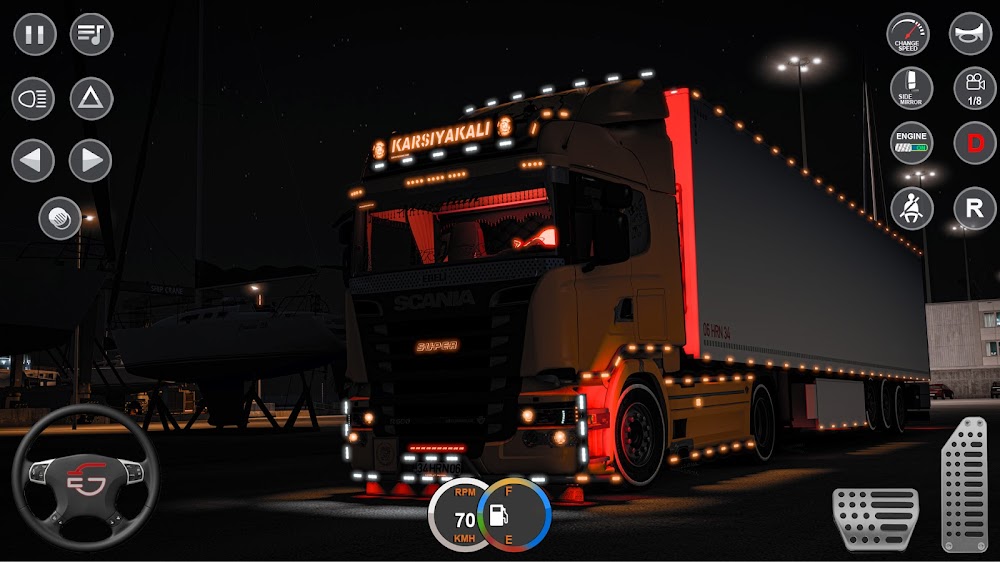Tap the steering wheel control
This screenshot has height=562, width=1000.
84,478
